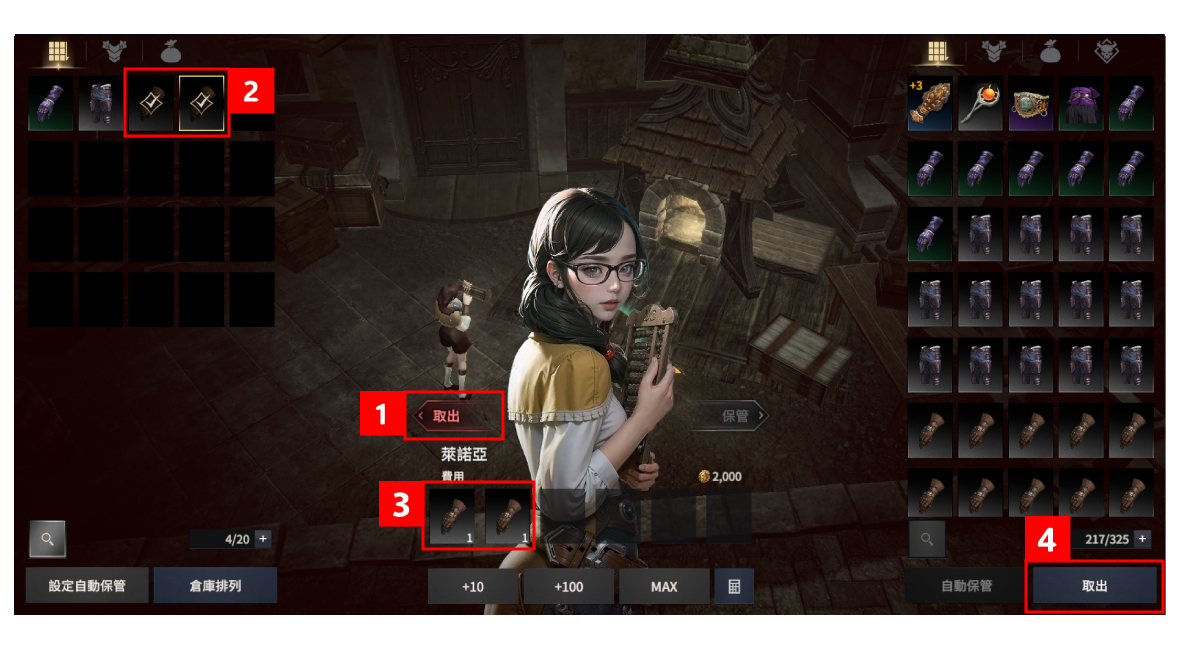Expand storage with the plus beside 4/20

[x=263, y=539]
